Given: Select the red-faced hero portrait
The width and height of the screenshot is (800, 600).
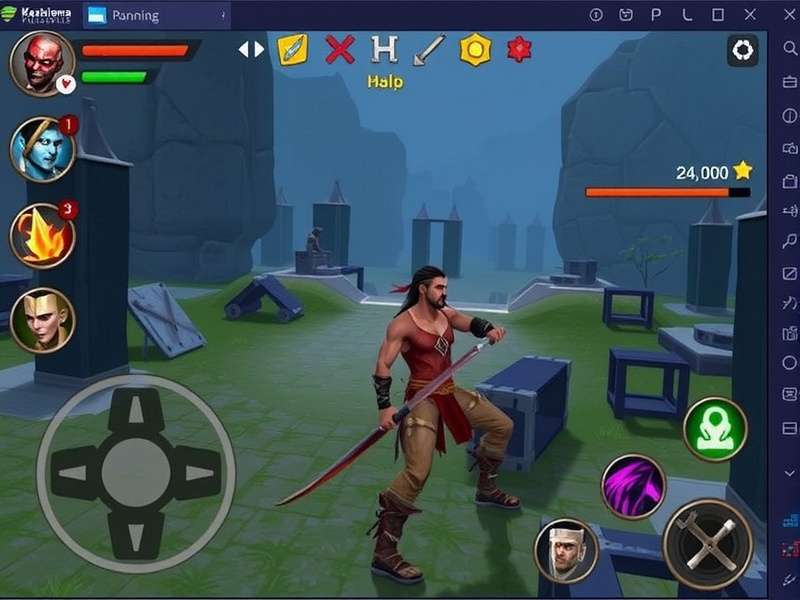Looking at the screenshot, I should pyautogui.click(x=42, y=62).
